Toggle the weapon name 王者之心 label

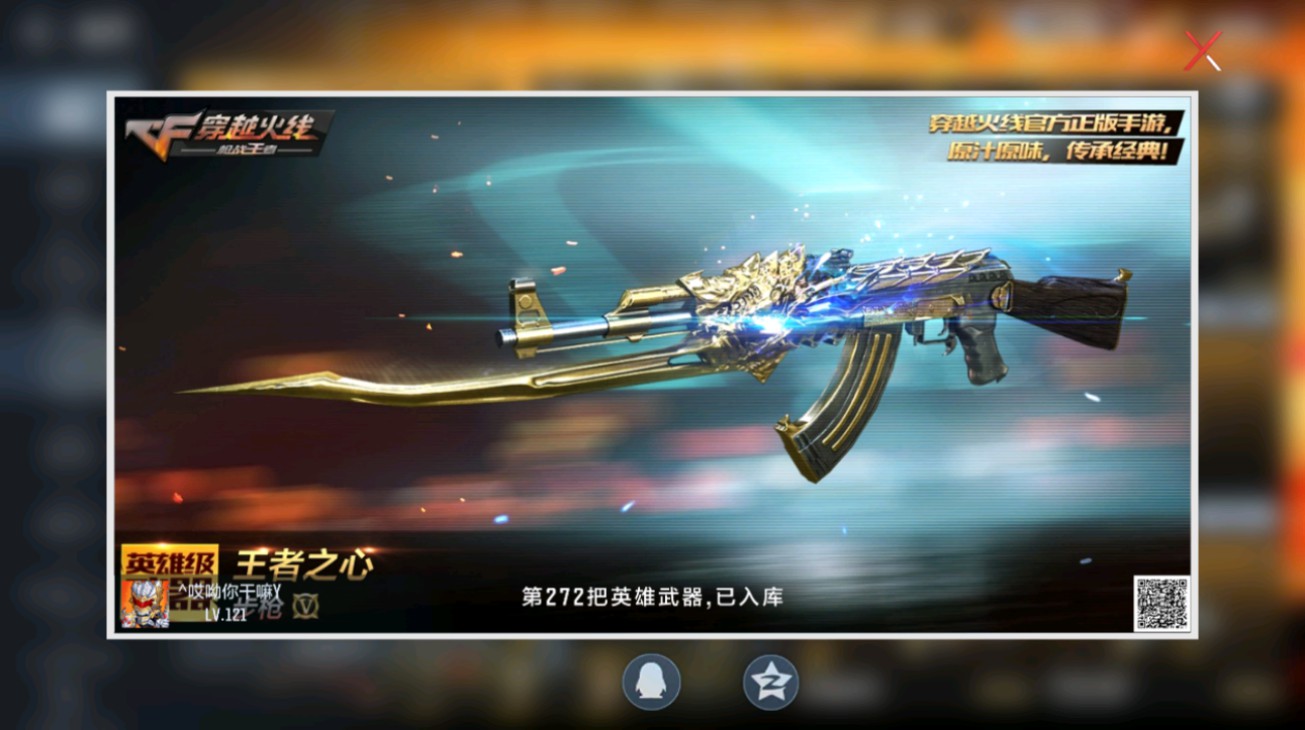pyautogui.click(x=303, y=563)
